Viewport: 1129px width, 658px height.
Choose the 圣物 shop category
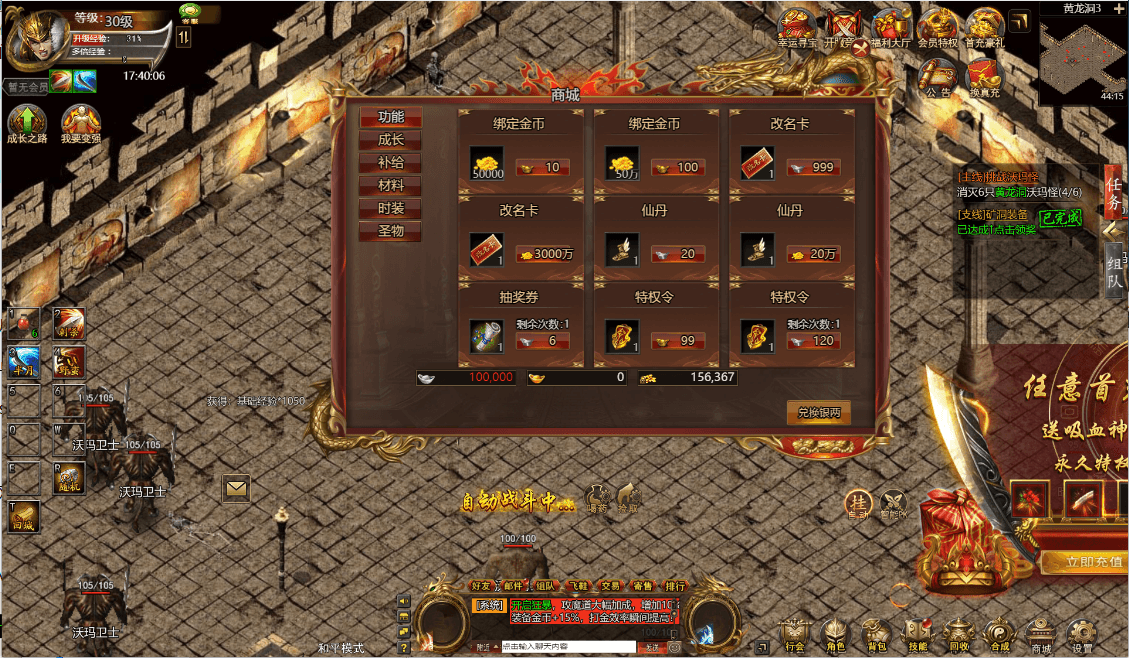[x=391, y=232]
